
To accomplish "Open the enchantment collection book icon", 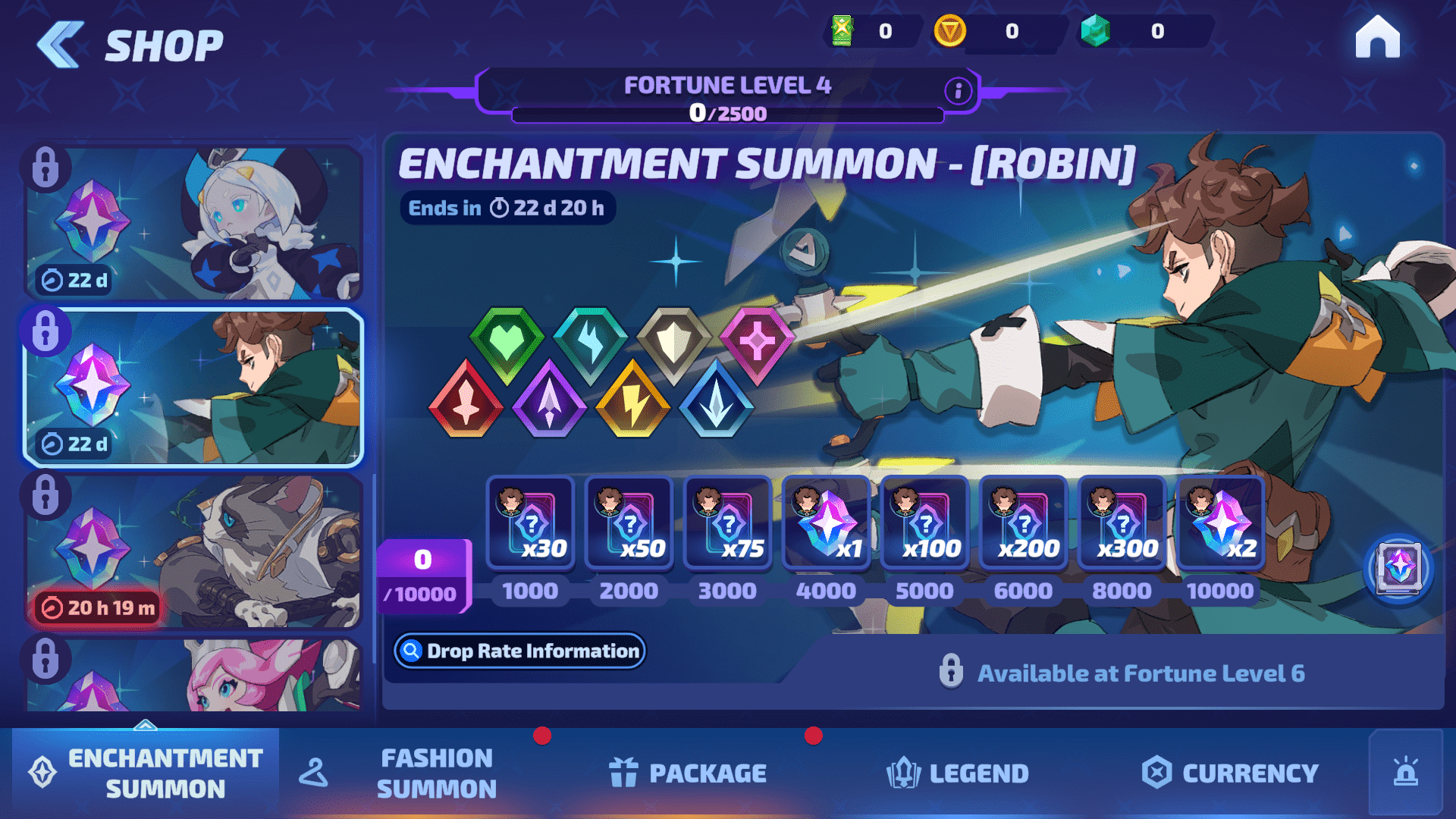I will [x=1398, y=567].
